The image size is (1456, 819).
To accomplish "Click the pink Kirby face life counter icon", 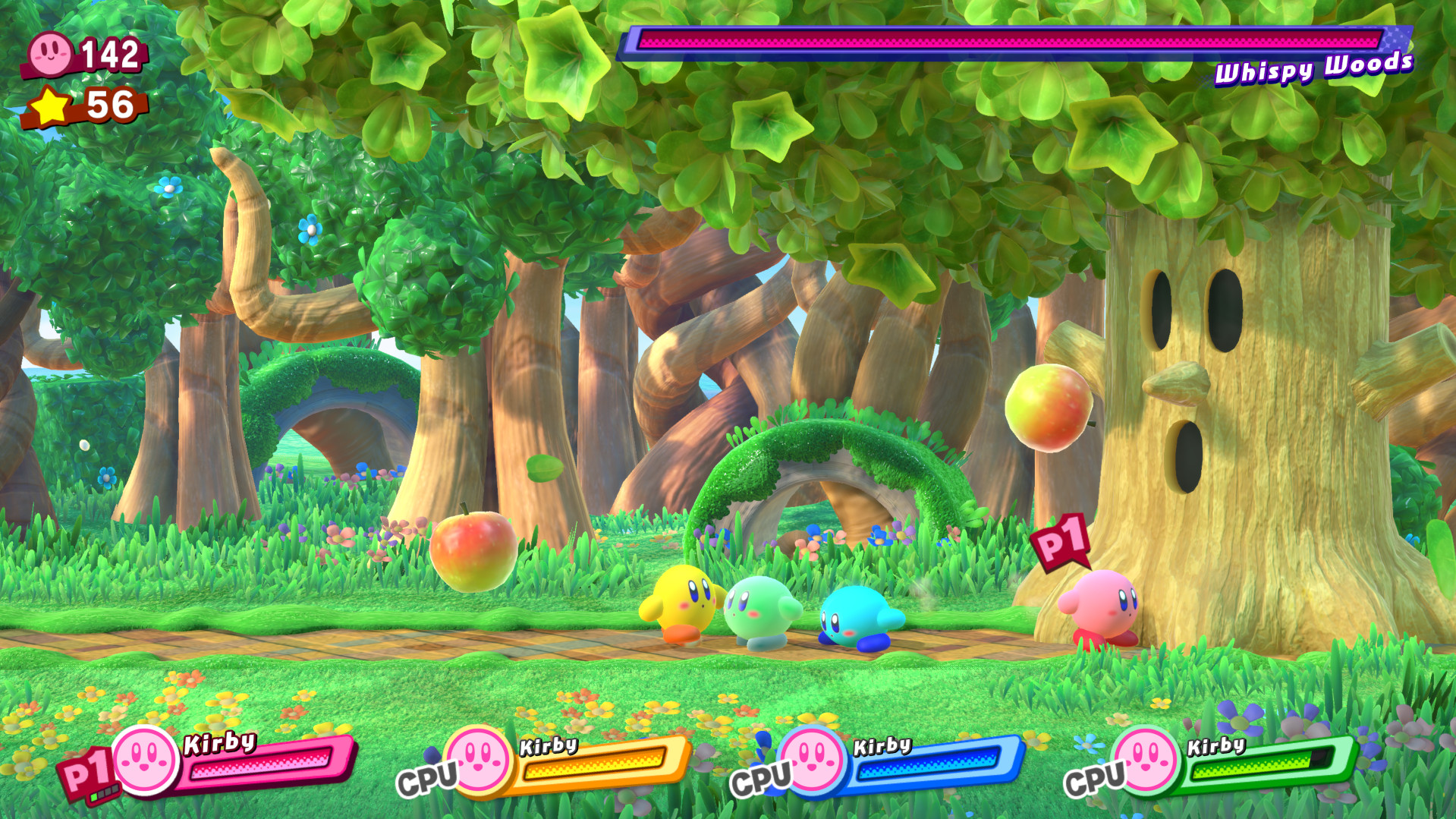I will 49,53.
